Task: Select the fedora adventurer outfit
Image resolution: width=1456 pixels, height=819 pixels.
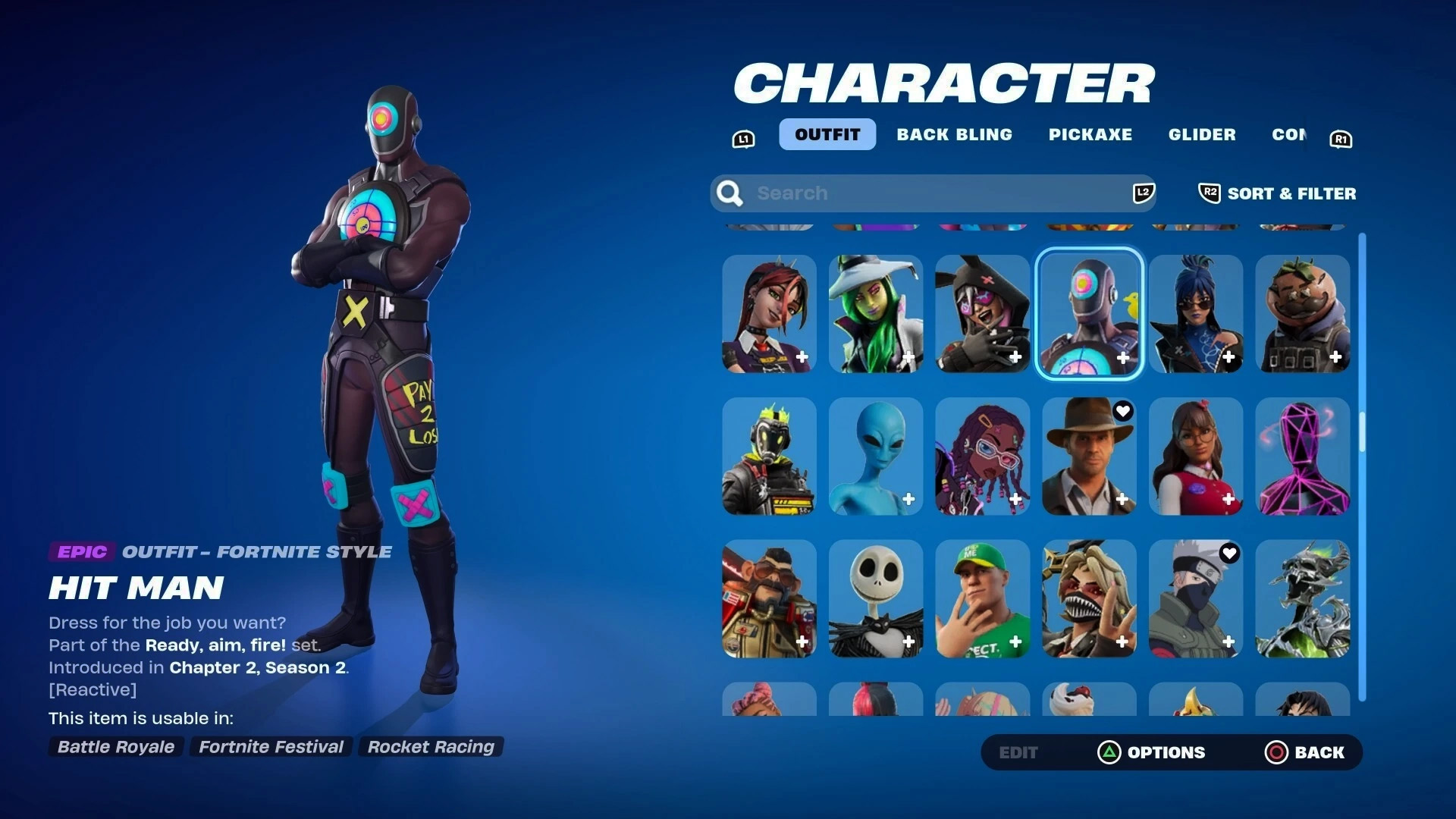Action: [1089, 456]
